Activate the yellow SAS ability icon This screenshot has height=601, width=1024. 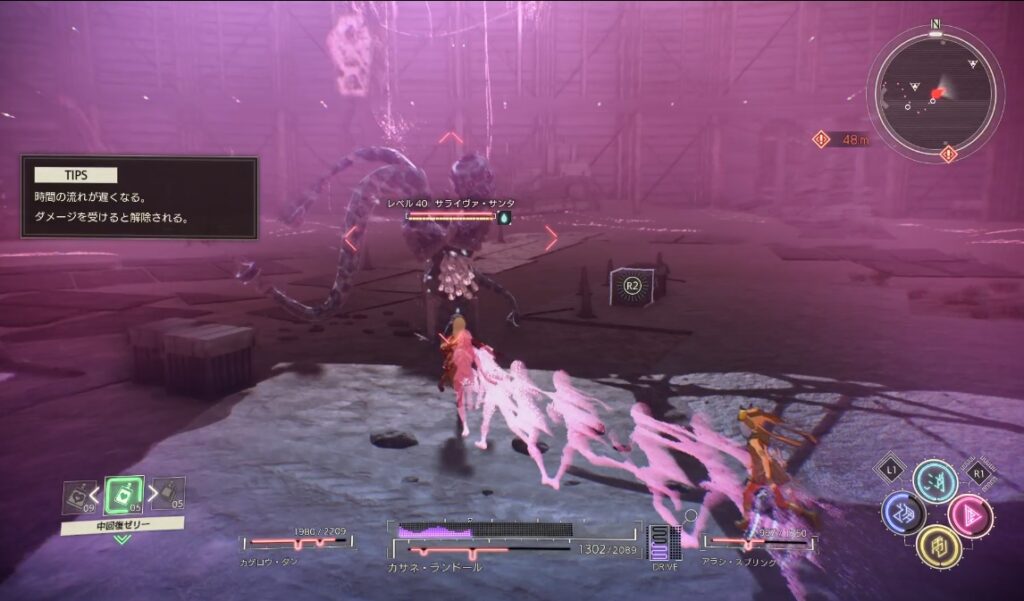(938, 546)
